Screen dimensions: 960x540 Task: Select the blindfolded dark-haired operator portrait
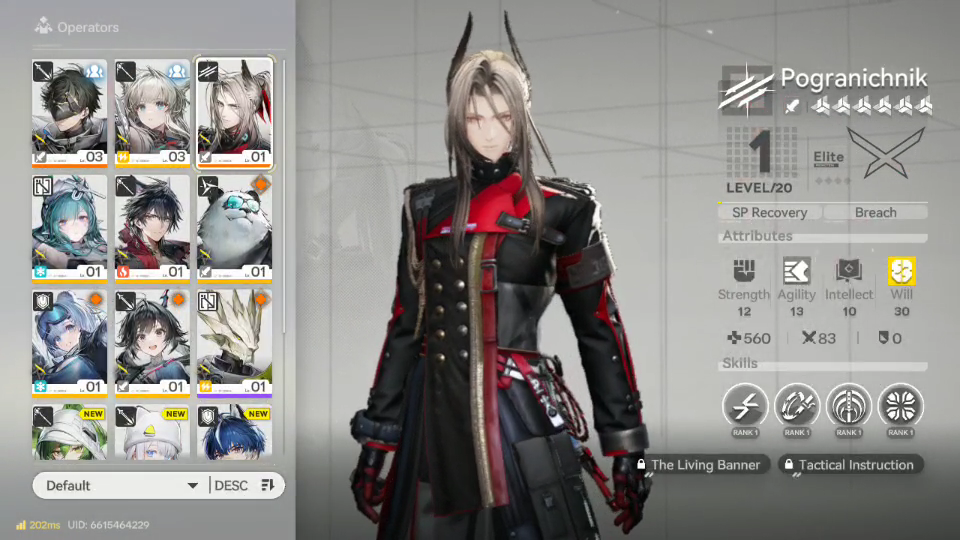click(x=70, y=112)
